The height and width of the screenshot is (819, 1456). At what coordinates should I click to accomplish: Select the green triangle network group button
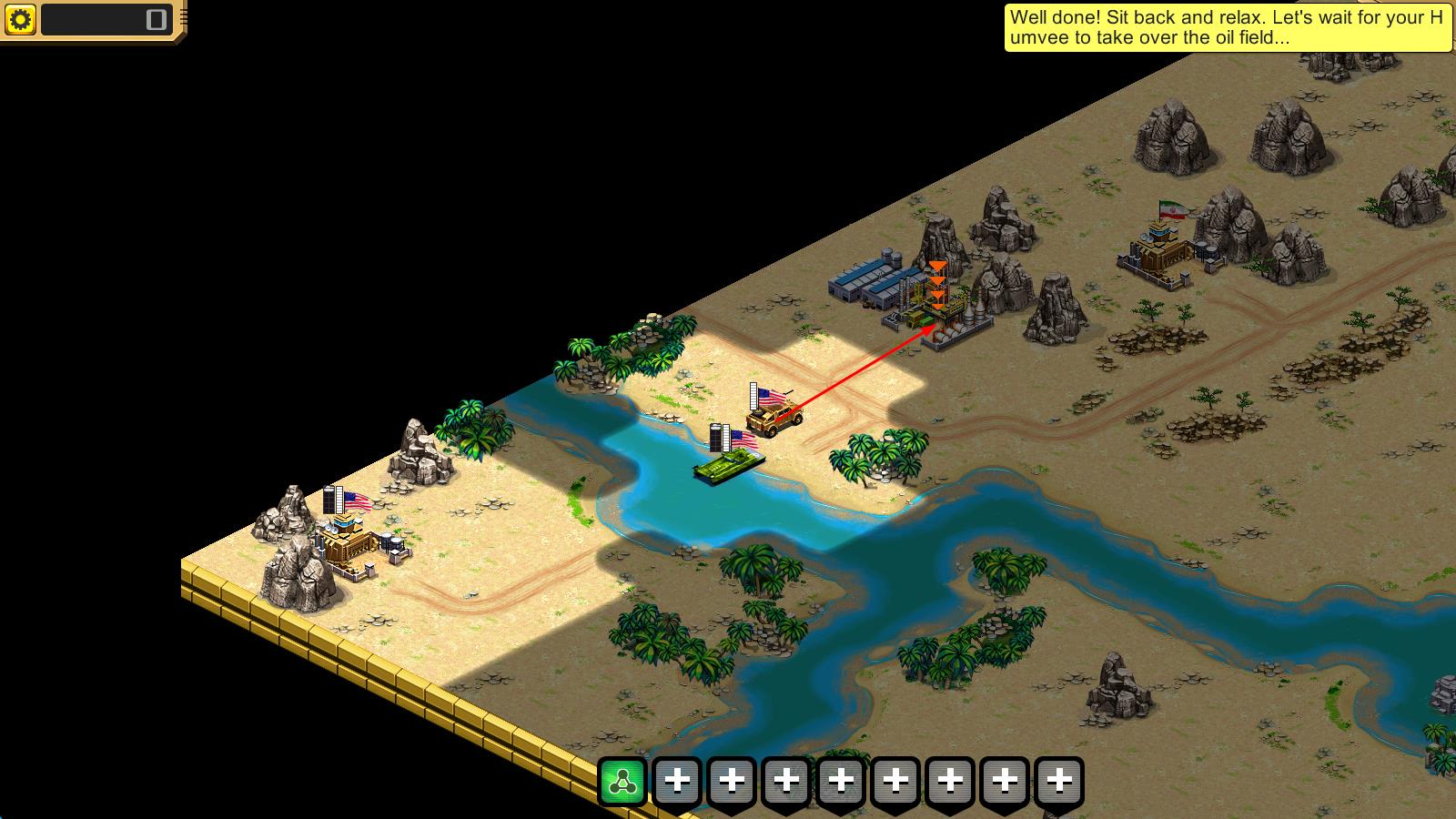(622, 782)
